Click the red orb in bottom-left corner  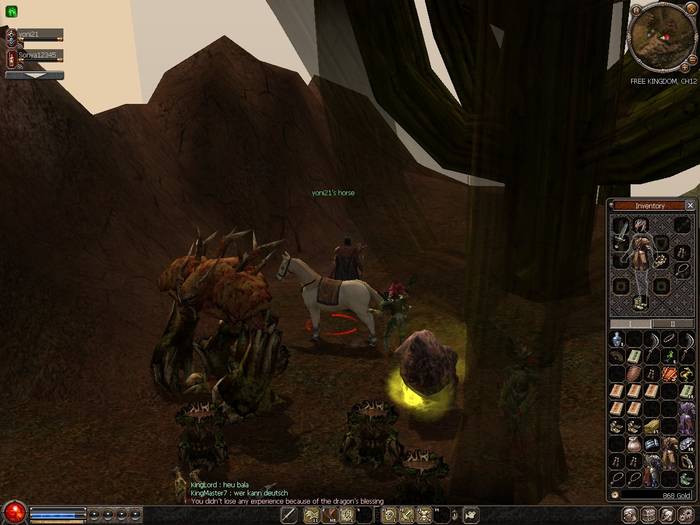[13, 513]
